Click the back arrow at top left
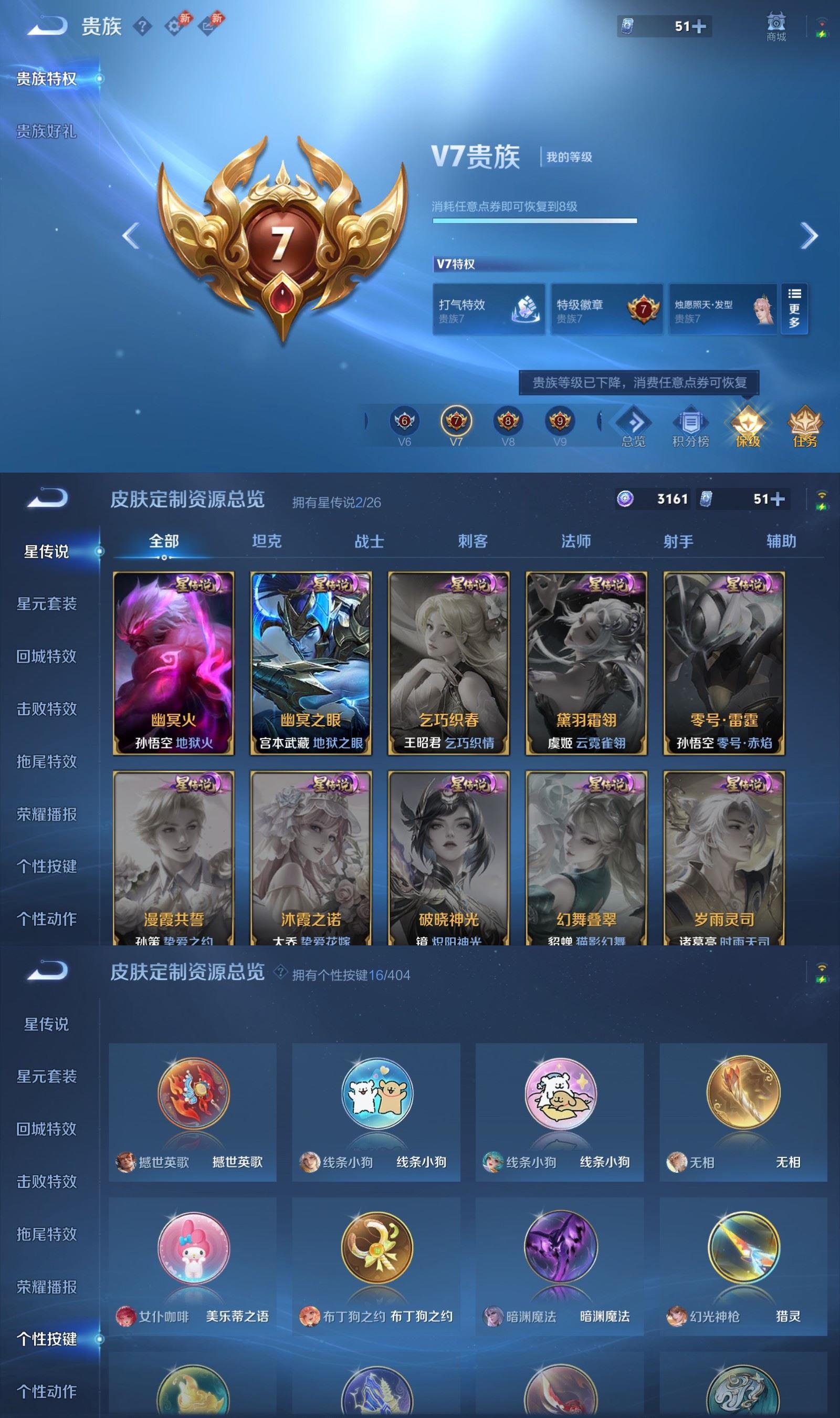Screen dimensions: 840x1418 [47, 26]
